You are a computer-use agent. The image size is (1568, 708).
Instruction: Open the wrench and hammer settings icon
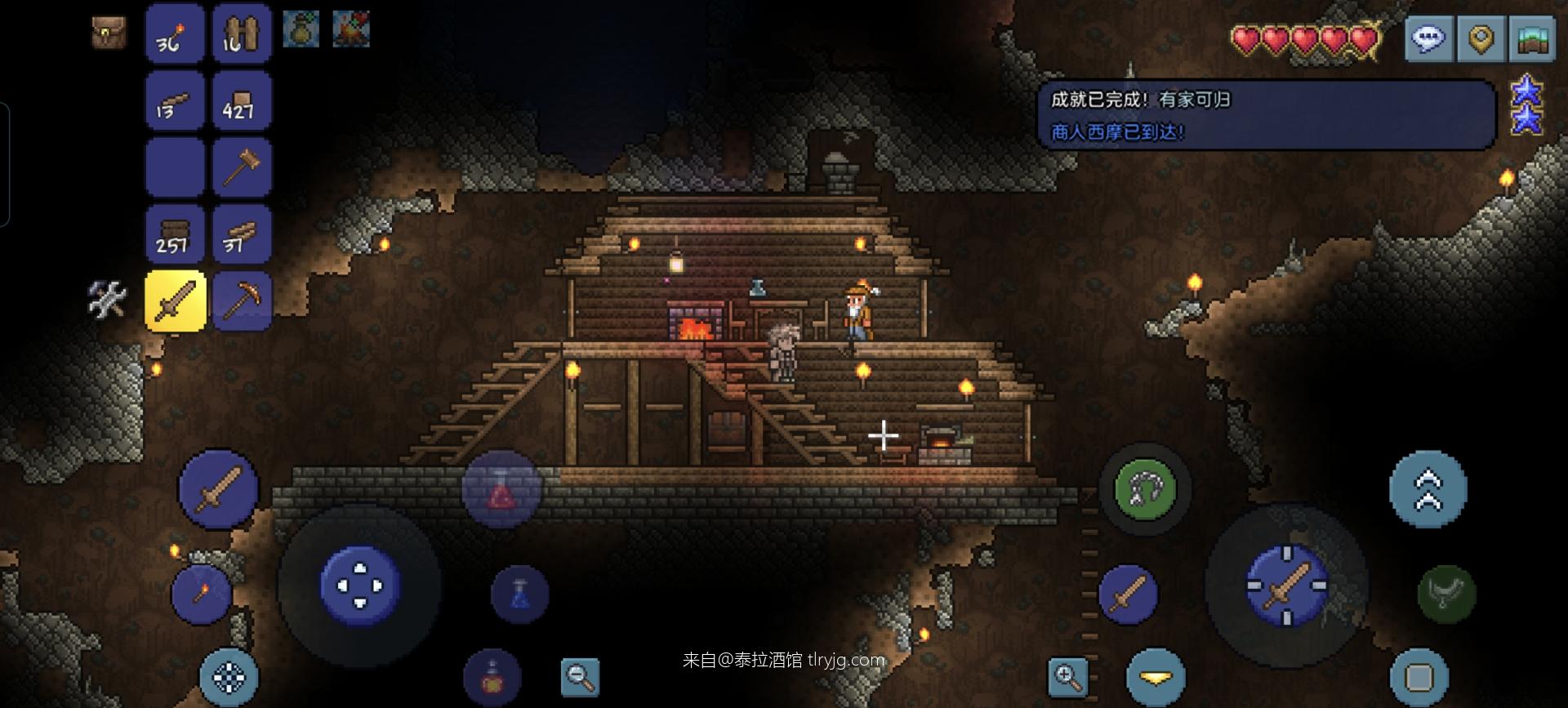tap(108, 300)
